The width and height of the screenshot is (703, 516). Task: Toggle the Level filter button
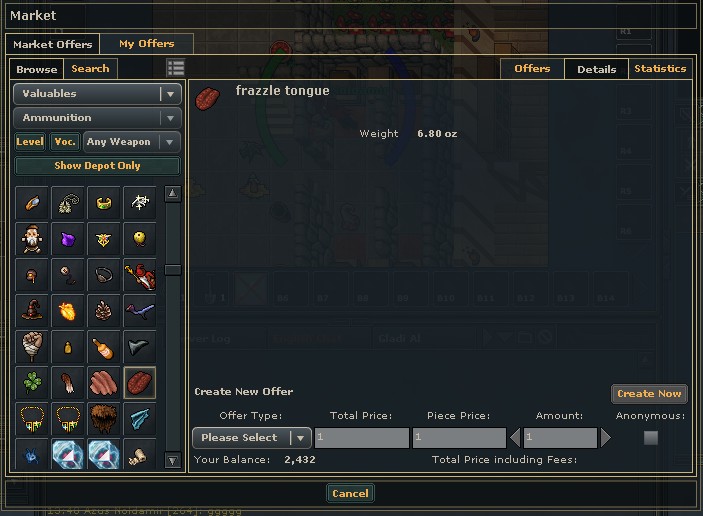pyautogui.click(x=30, y=142)
